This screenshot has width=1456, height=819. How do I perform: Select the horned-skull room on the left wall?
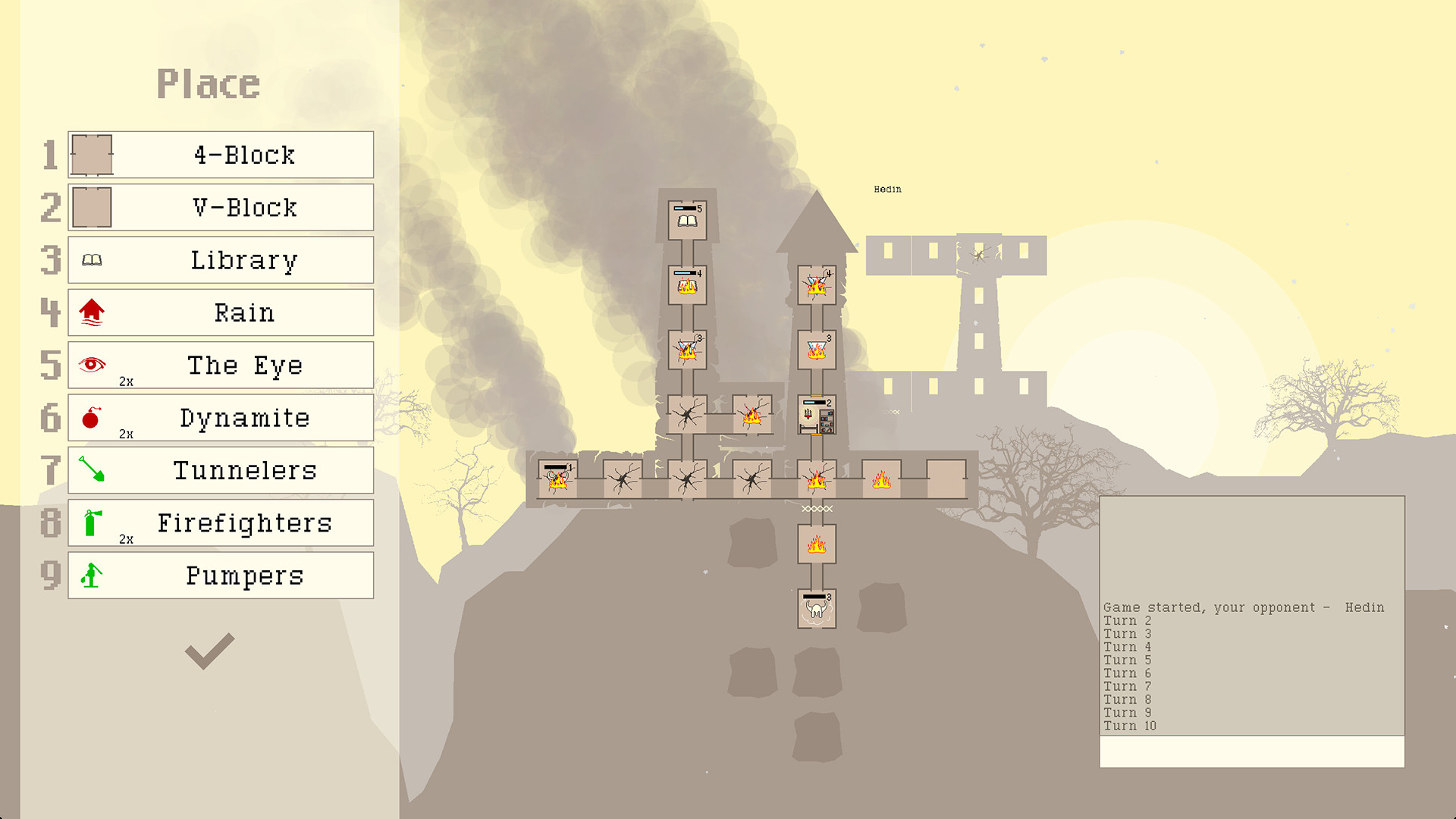[x=557, y=479]
